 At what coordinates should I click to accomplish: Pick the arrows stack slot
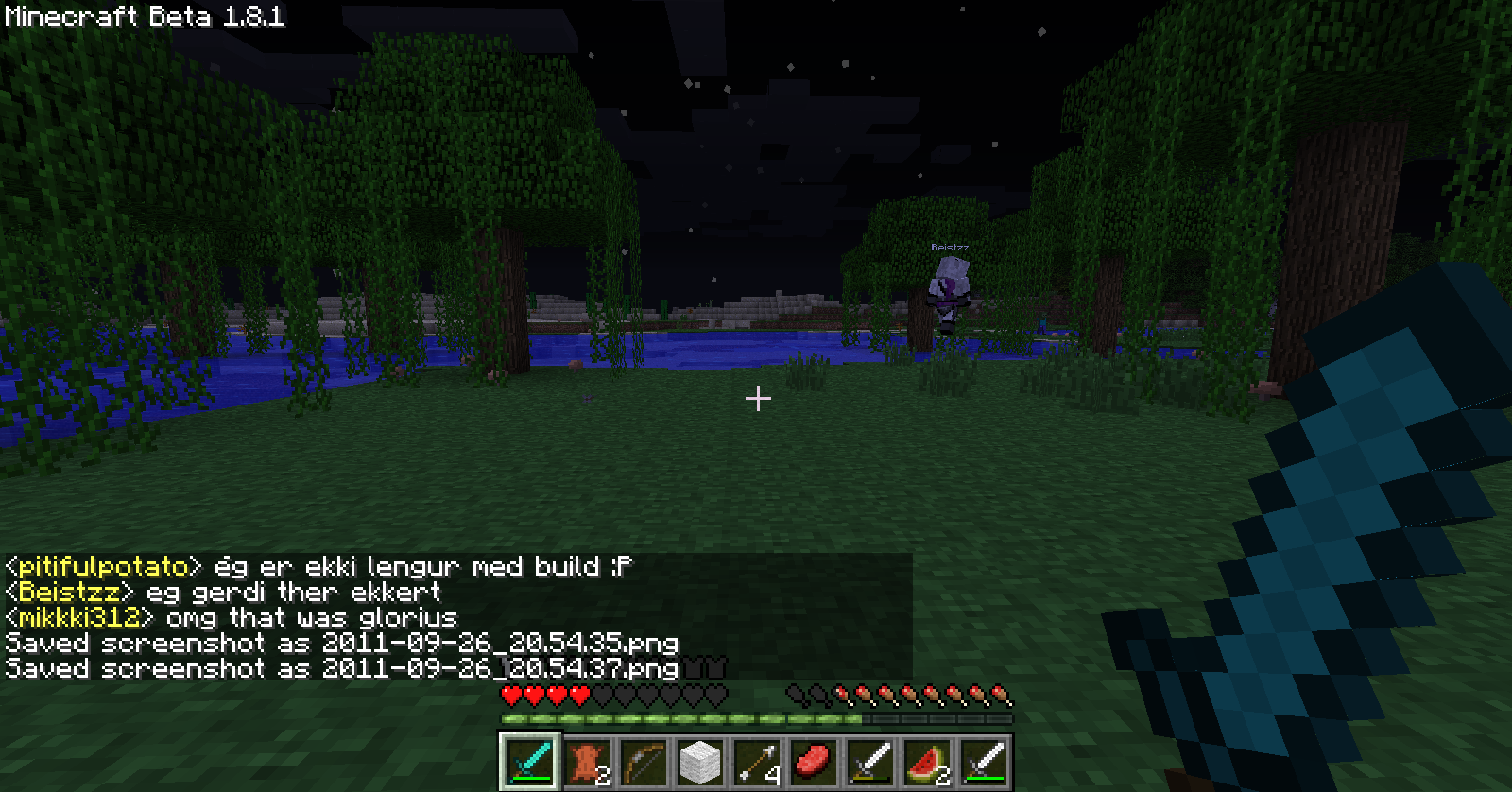[x=757, y=761]
